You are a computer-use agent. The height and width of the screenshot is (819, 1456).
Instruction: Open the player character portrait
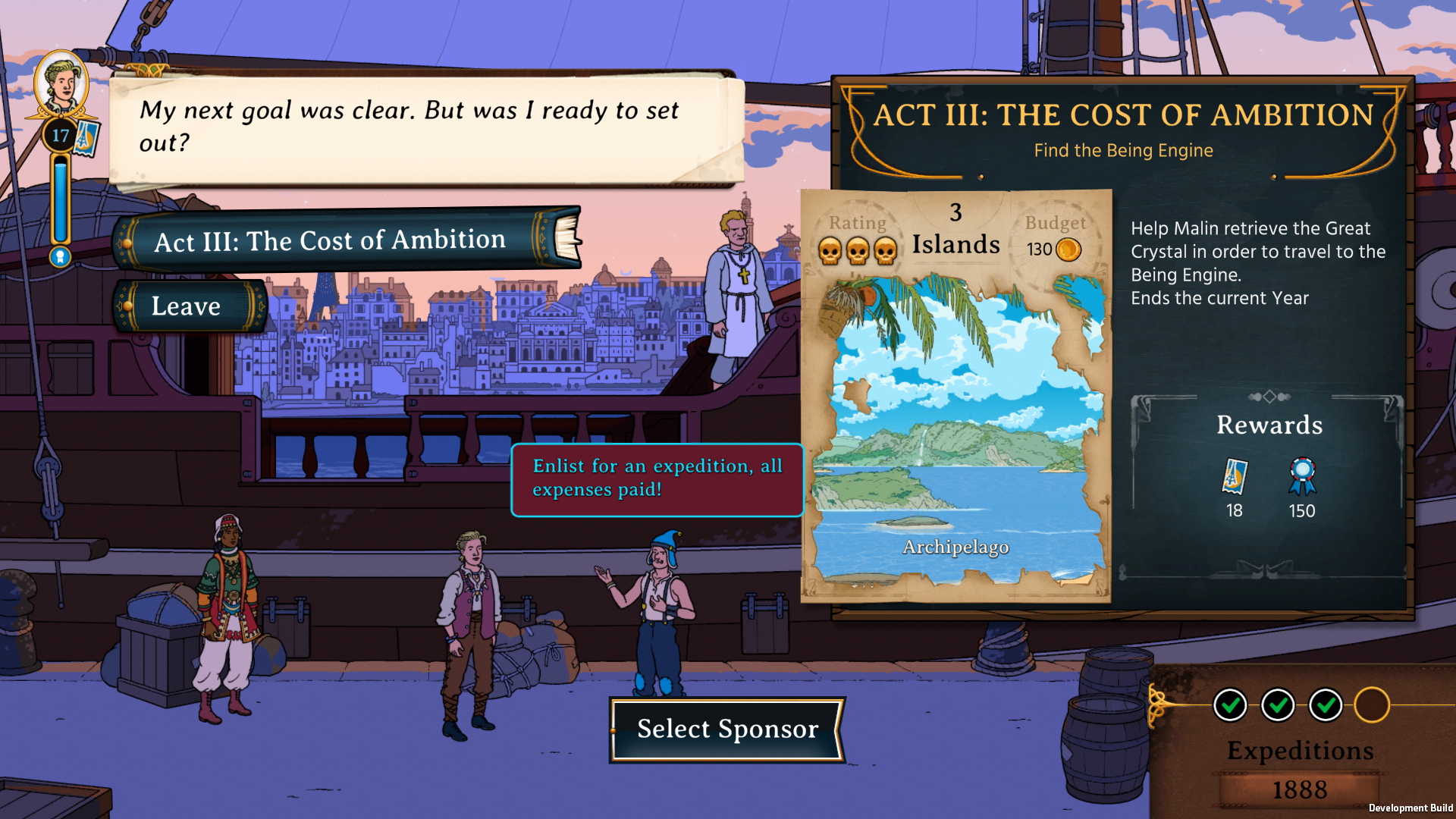tap(61, 85)
